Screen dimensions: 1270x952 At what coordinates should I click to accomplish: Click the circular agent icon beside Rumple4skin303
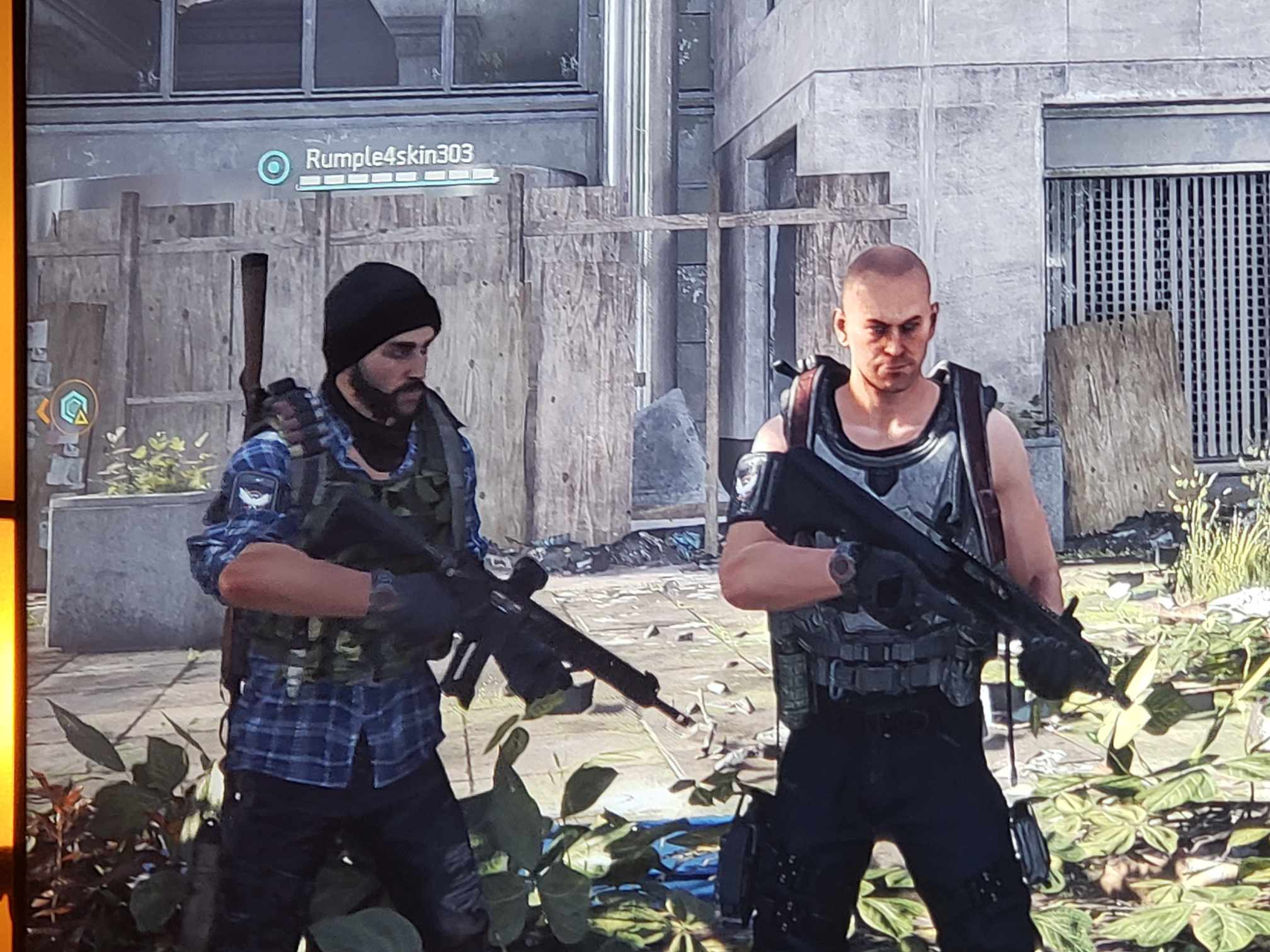pos(274,167)
